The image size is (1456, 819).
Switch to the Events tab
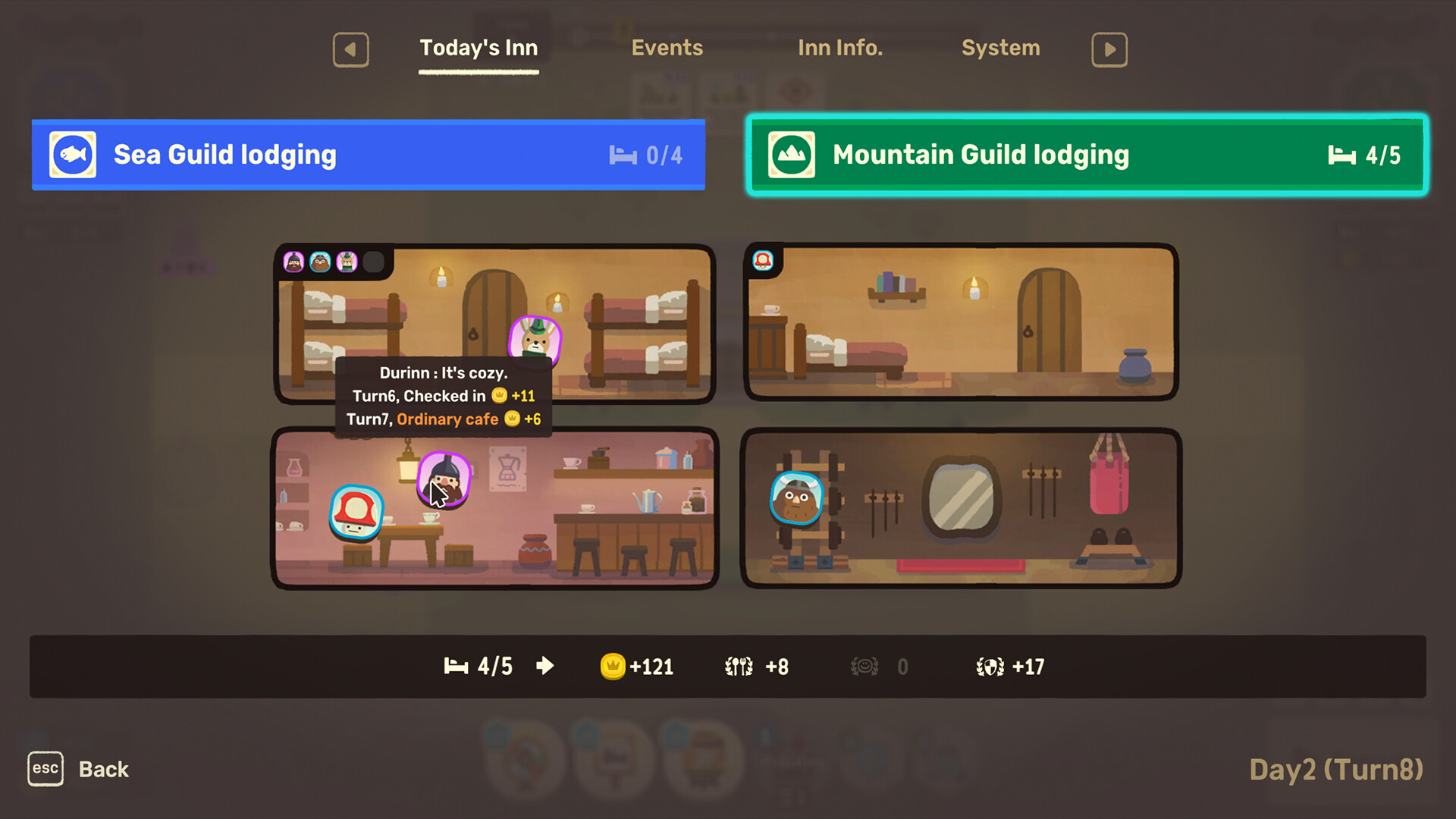pyautogui.click(x=667, y=48)
